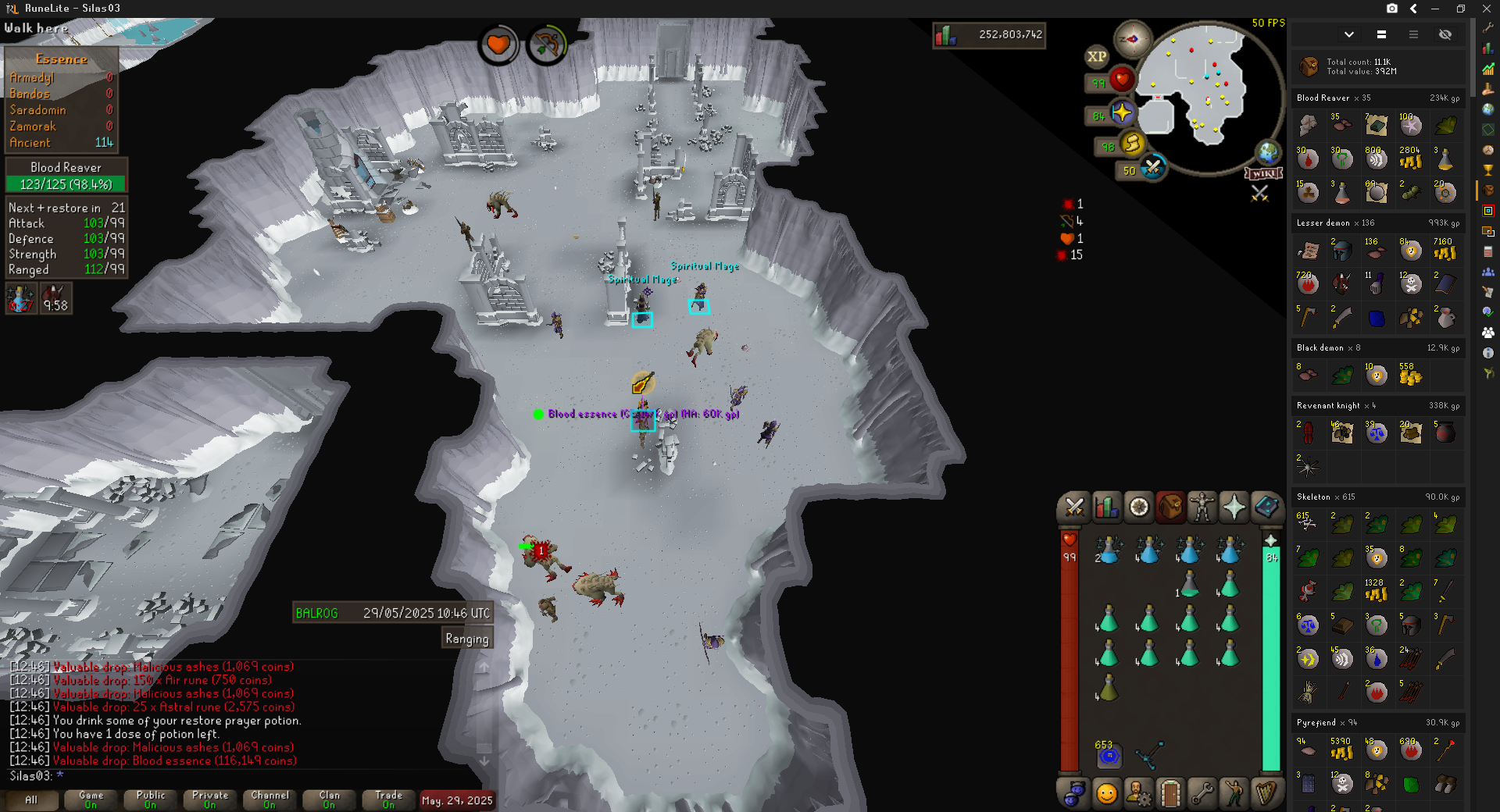1500x812 pixels.
Task: Click the Wiki lookup banner
Action: 1262,173
